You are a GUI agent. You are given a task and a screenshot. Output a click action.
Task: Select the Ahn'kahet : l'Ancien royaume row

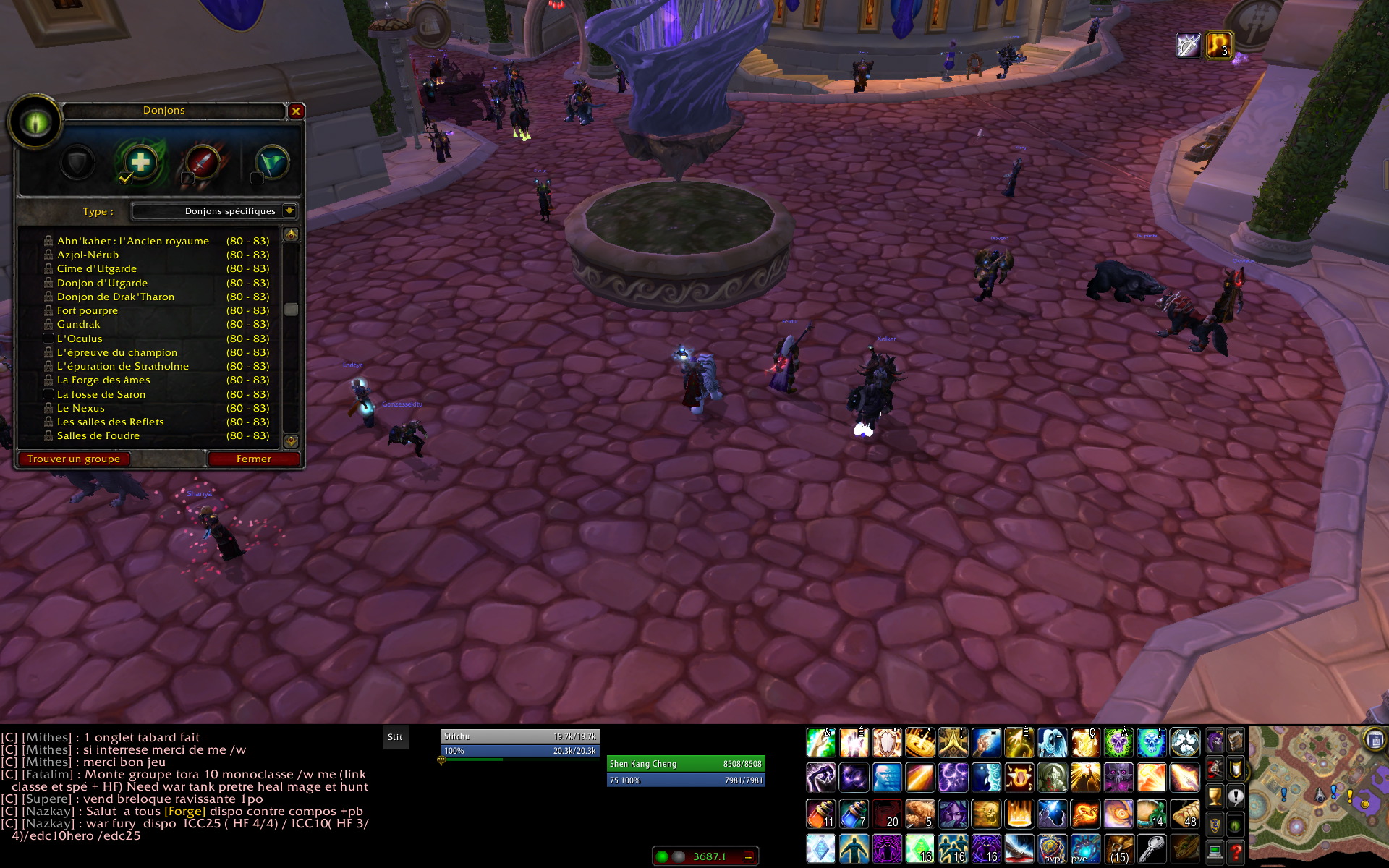(x=133, y=241)
